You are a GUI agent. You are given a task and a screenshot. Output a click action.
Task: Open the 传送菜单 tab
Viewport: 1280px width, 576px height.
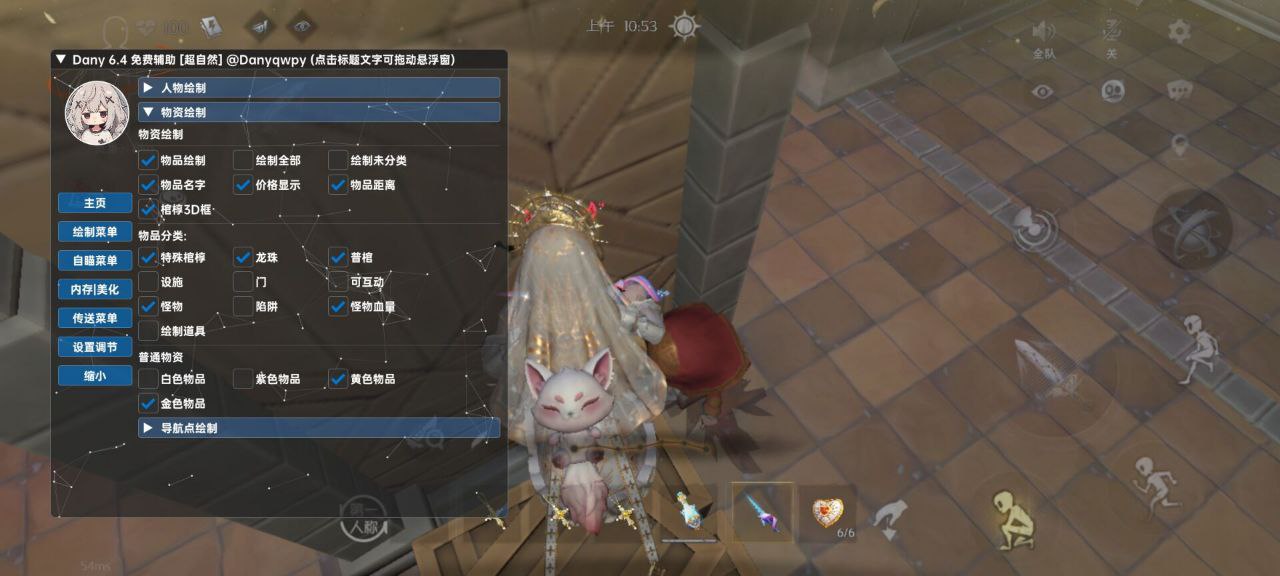point(95,319)
